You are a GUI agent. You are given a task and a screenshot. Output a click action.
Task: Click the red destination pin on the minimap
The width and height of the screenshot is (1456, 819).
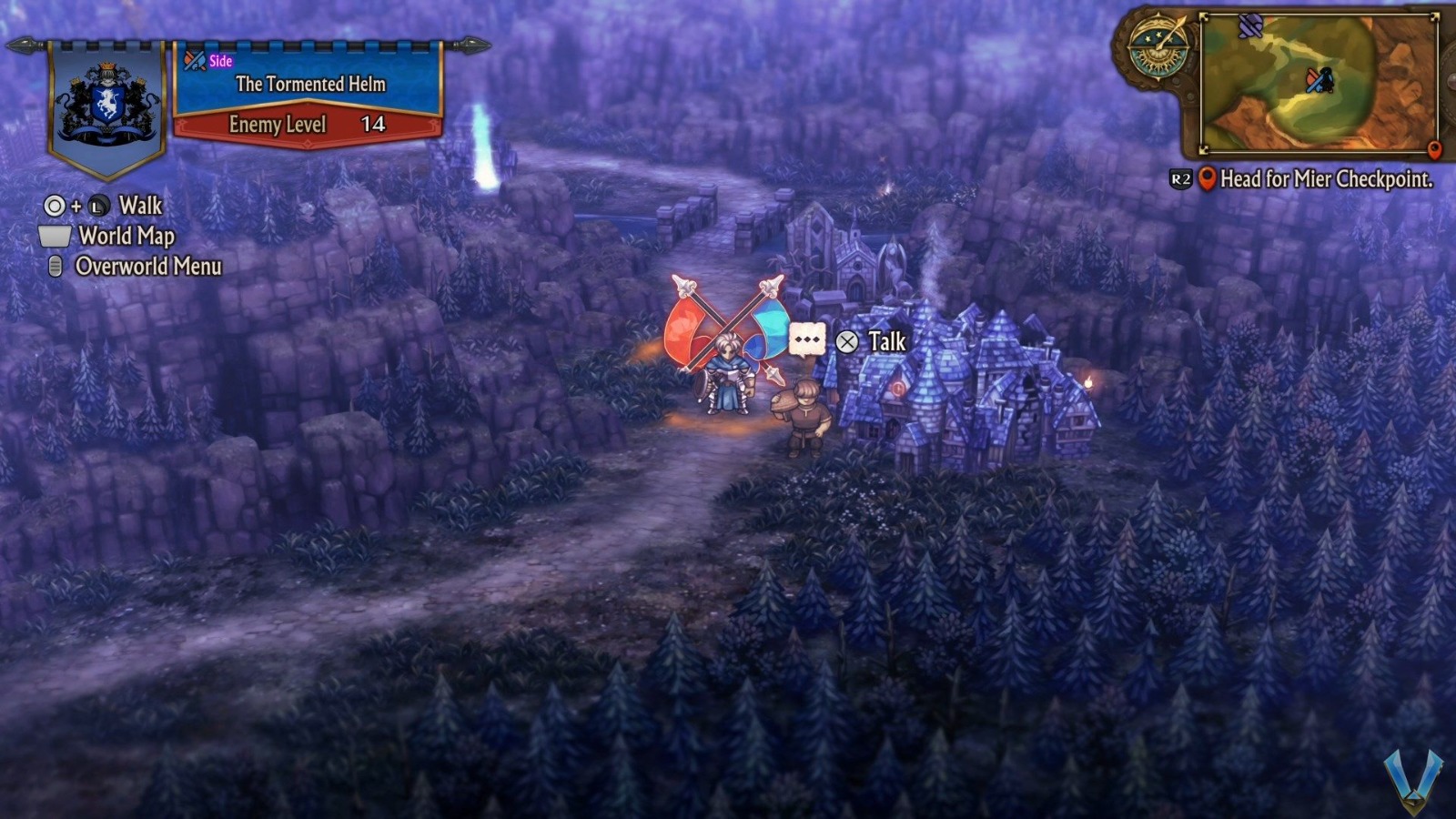tap(1435, 147)
